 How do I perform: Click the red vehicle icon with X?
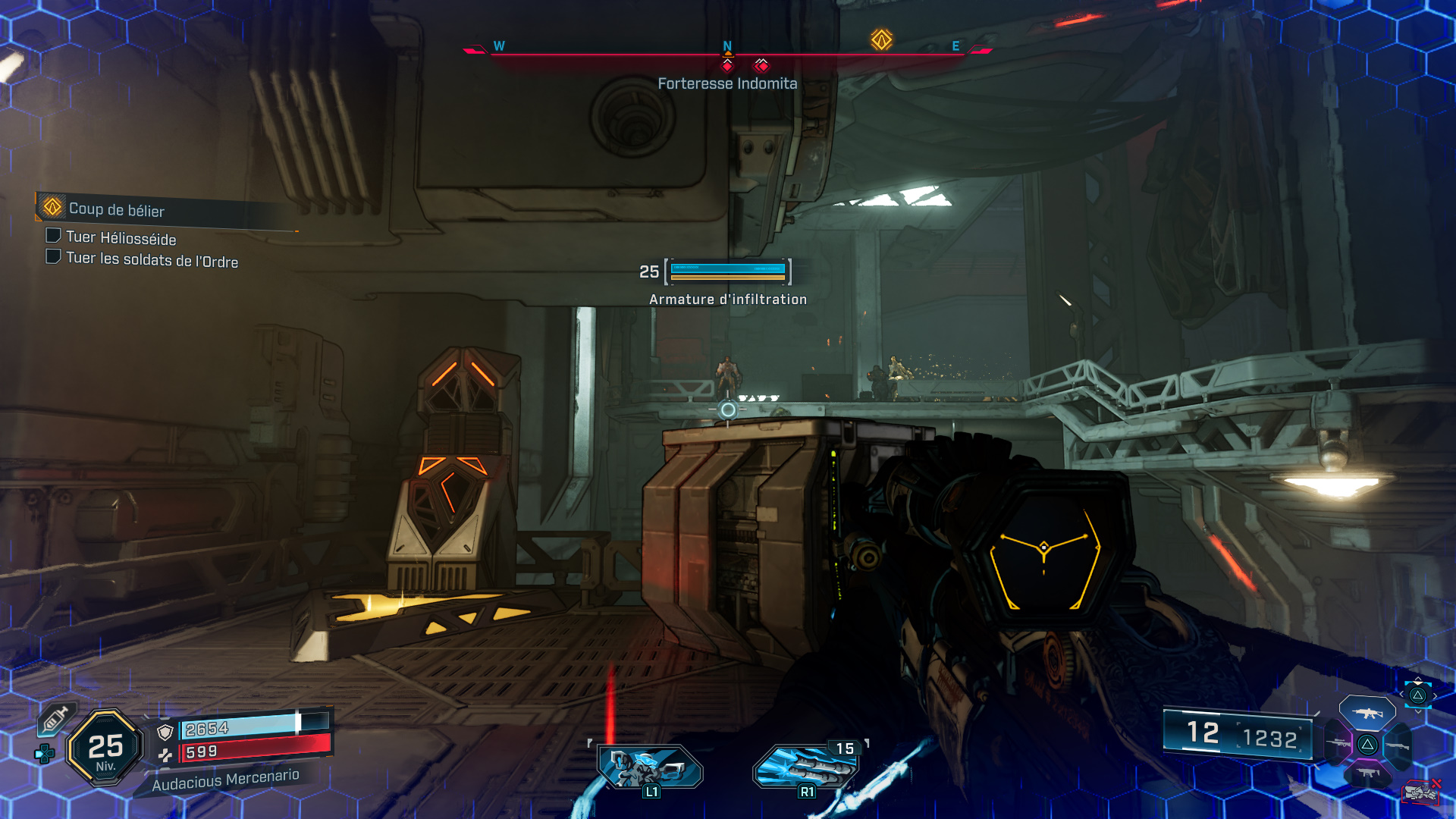coord(1420,792)
